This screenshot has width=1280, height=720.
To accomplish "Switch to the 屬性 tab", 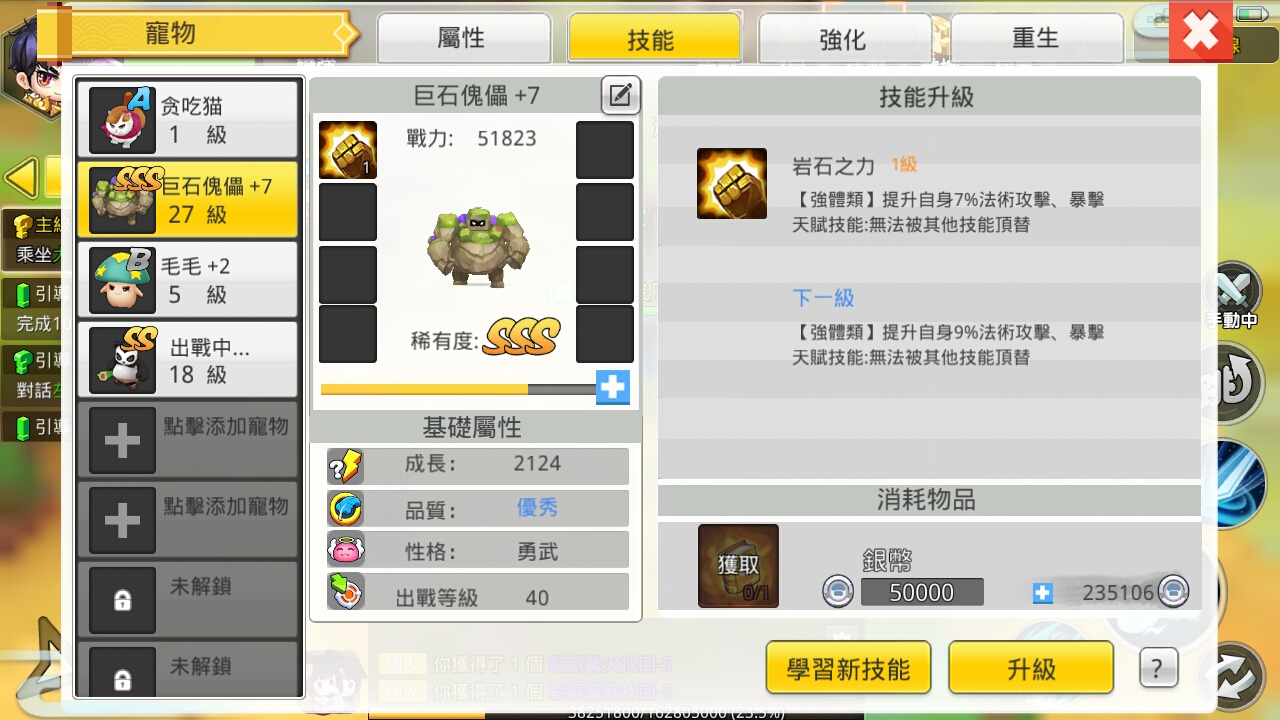I will pos(464,37).
